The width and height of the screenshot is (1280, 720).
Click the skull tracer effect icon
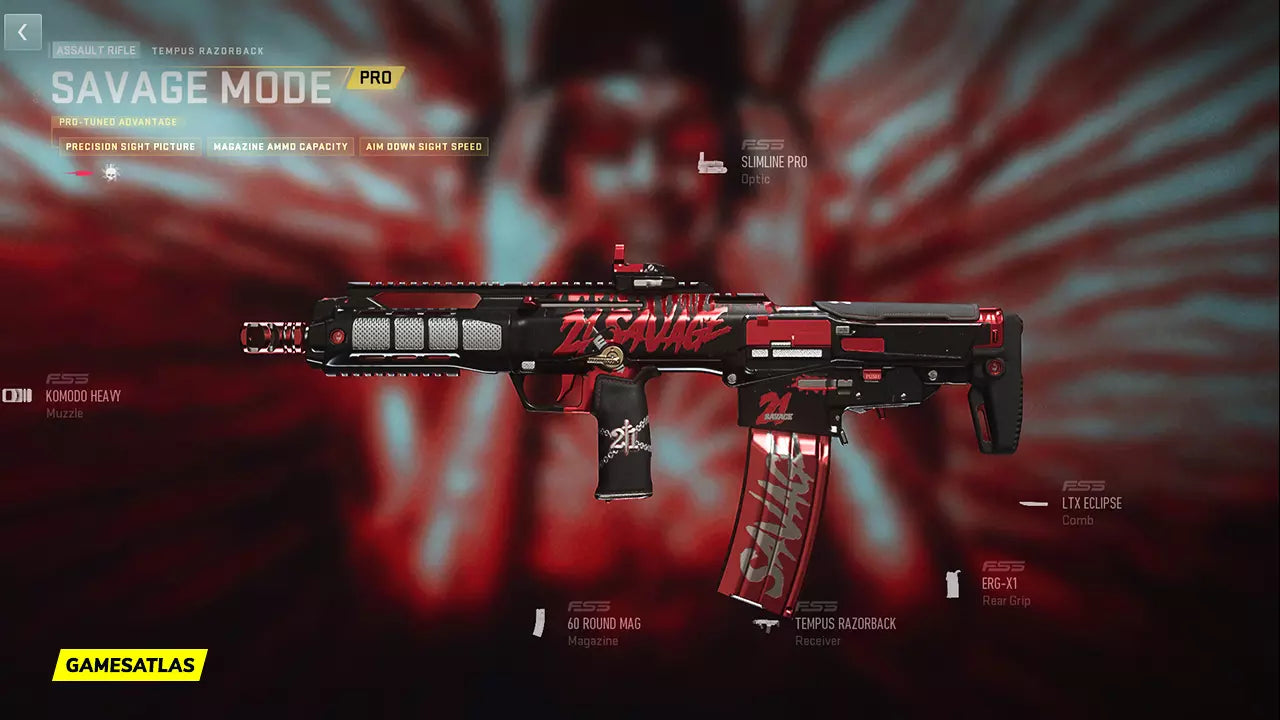(110, 173)
